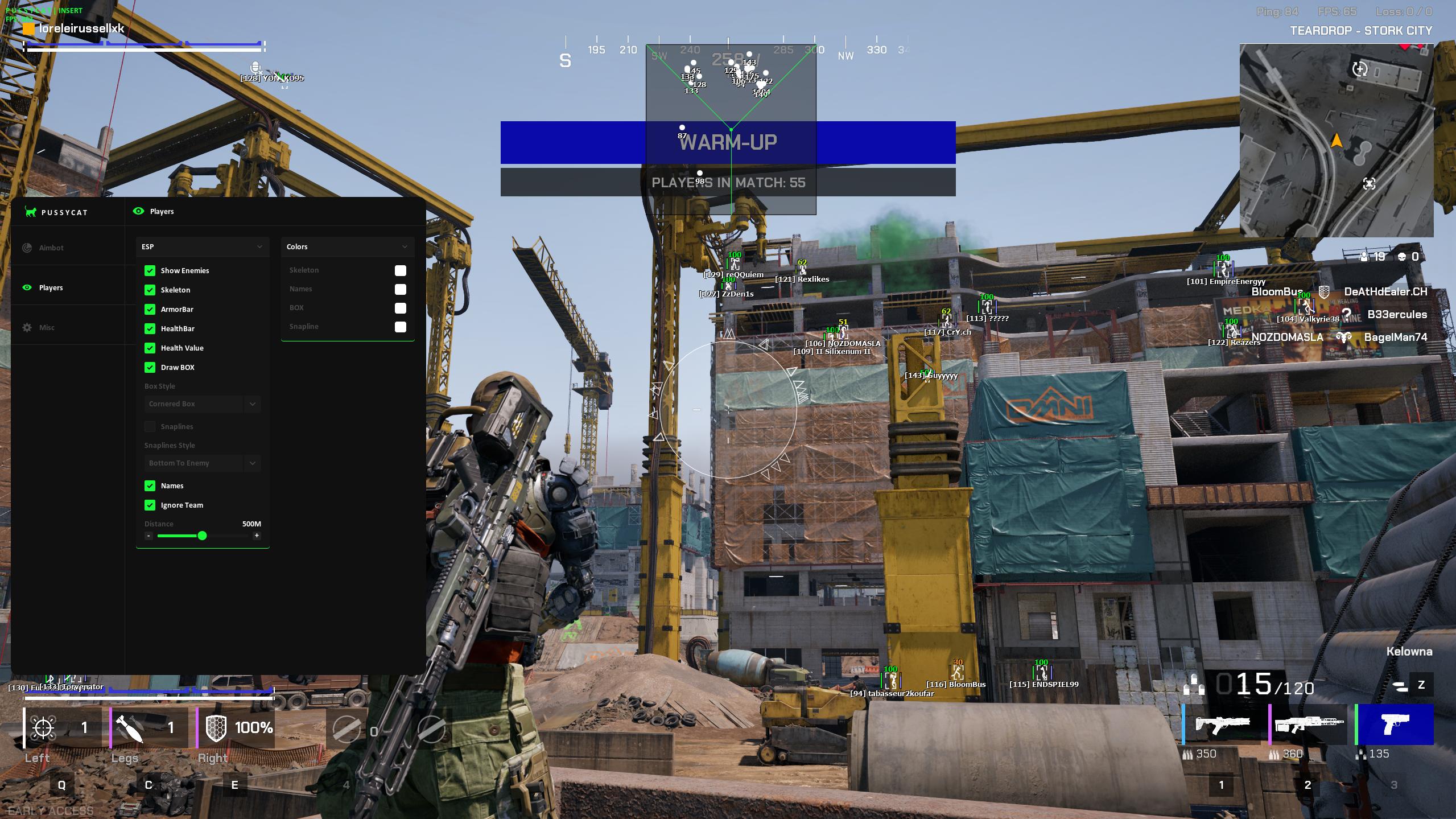Expand the Cornered Box style dropdown

point(202,404)
